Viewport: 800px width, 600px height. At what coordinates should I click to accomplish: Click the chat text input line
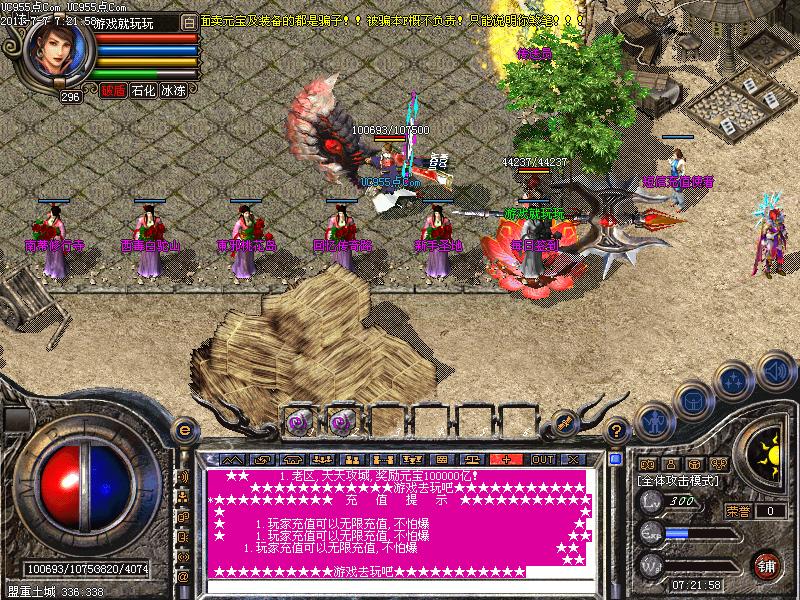tap(400, 586)
